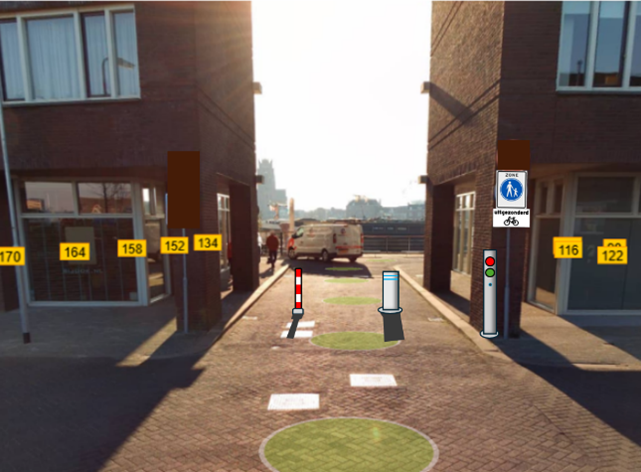Select the red-and-white striped bollard
Viewport: 641px width, 472px height.
coord(297,302)
